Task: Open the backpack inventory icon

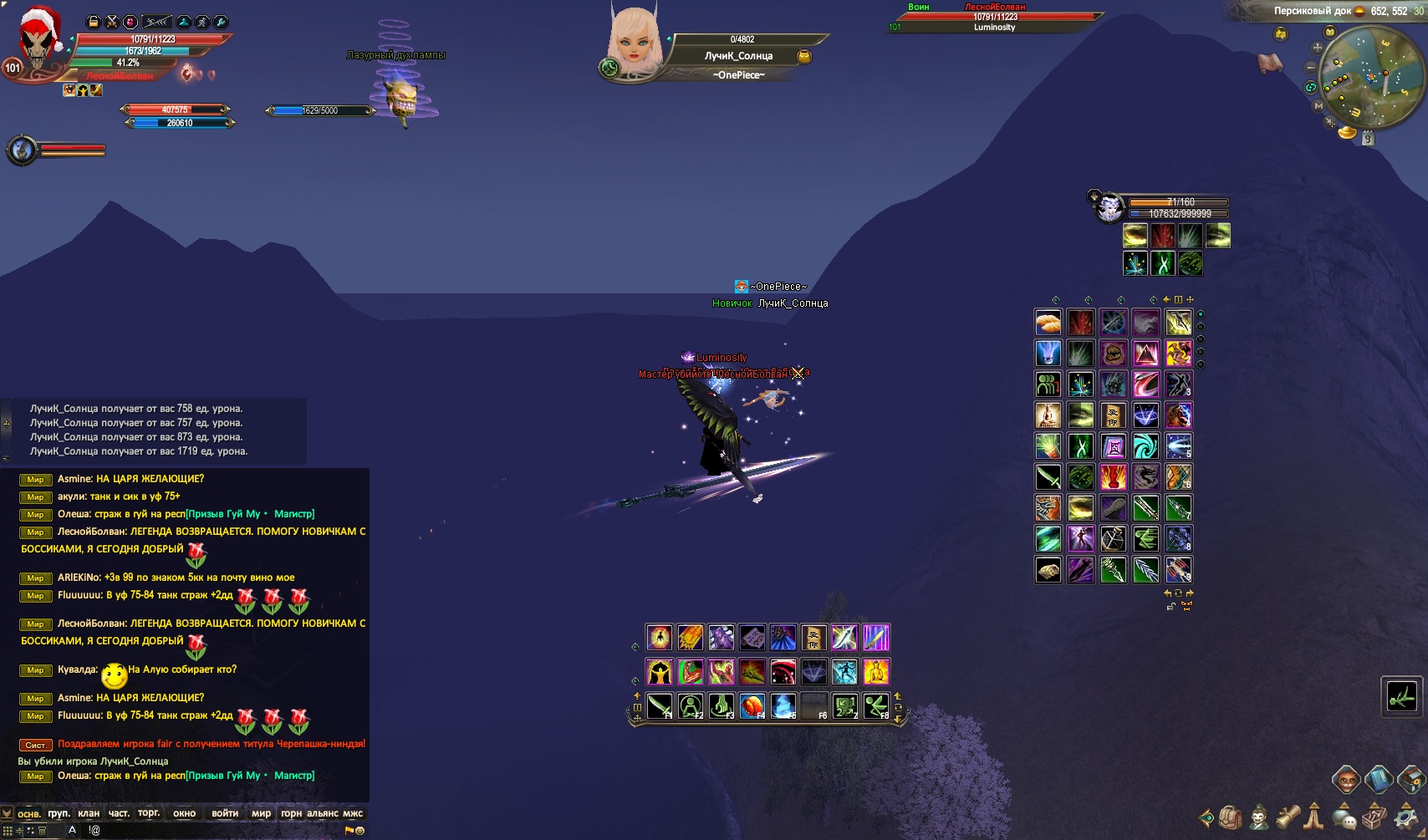Action: 1230,817
